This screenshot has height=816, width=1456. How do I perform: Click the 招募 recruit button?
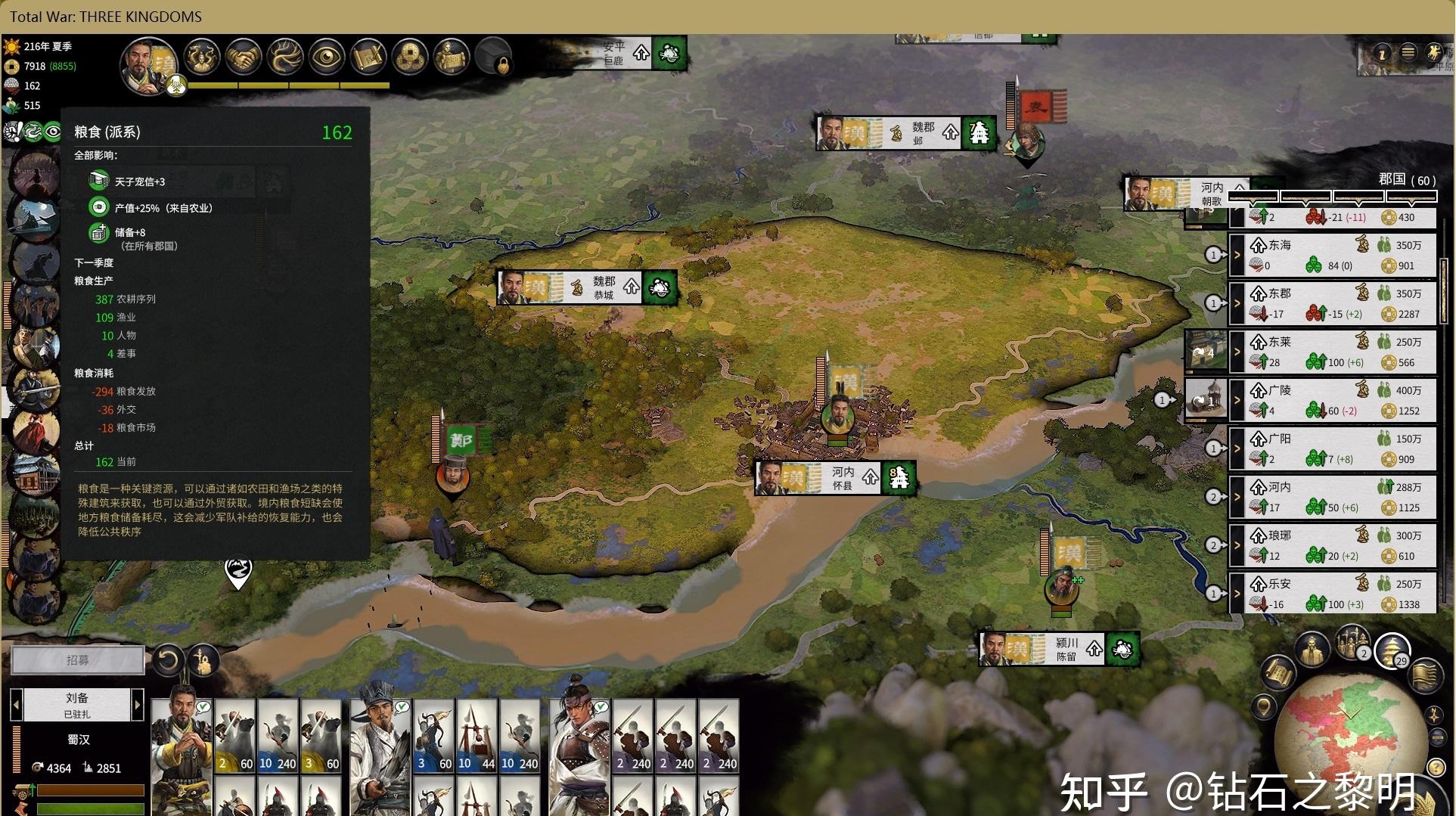[77, 660]
